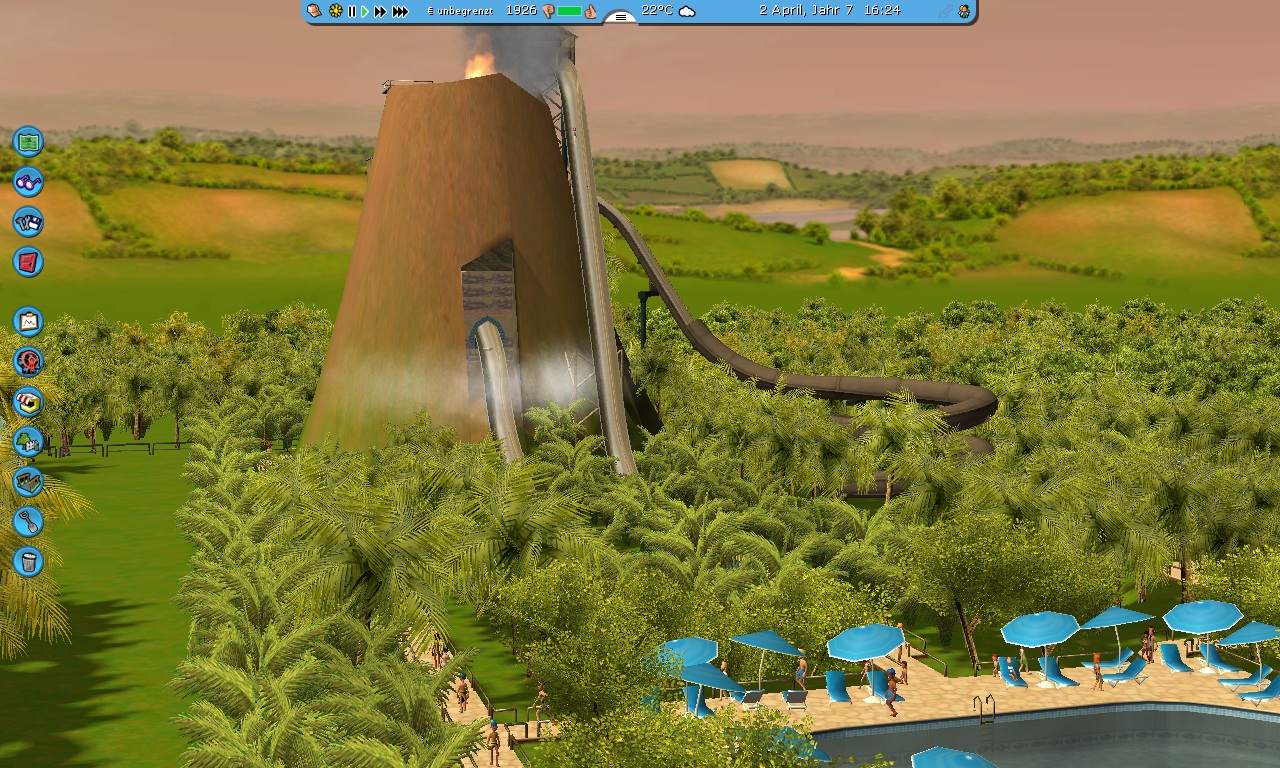Pause the game simulation

coord(351,11)
